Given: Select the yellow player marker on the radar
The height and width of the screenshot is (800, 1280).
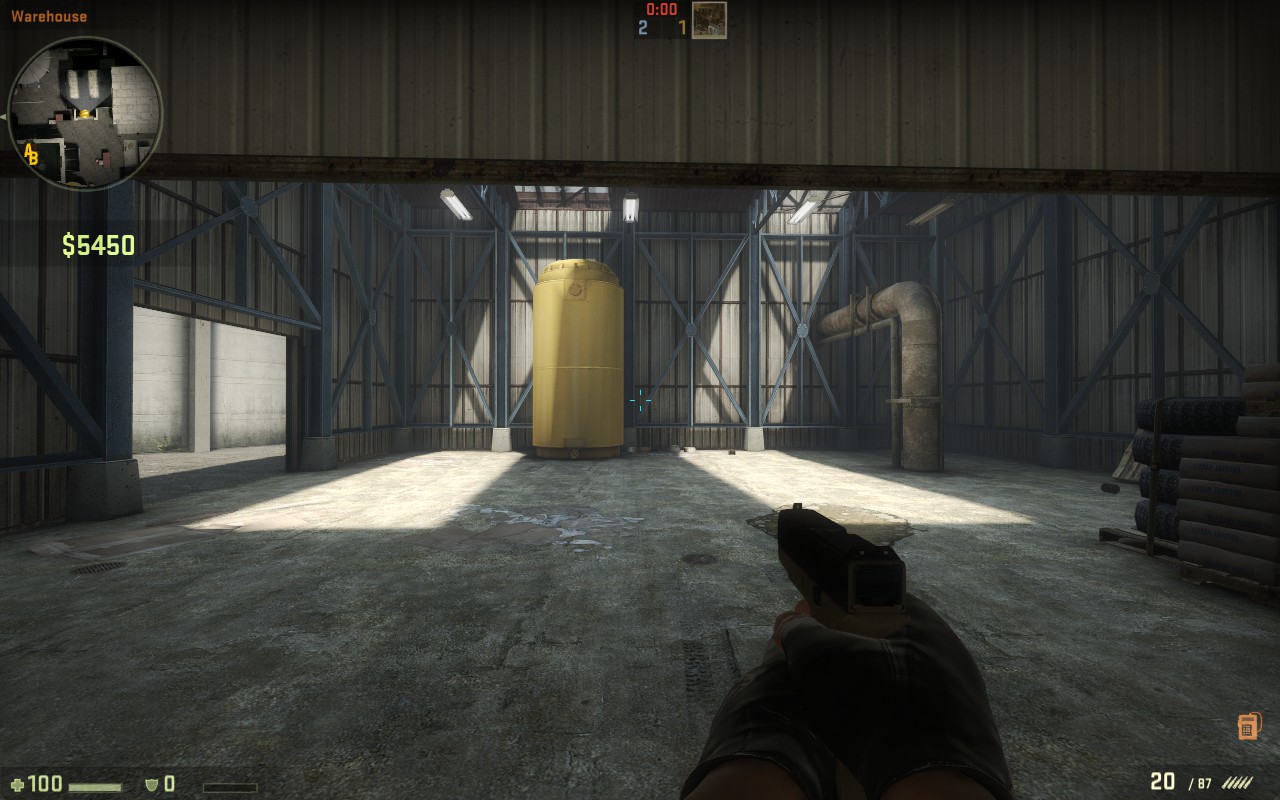Looking at the screenshot, I should point(85,114).
